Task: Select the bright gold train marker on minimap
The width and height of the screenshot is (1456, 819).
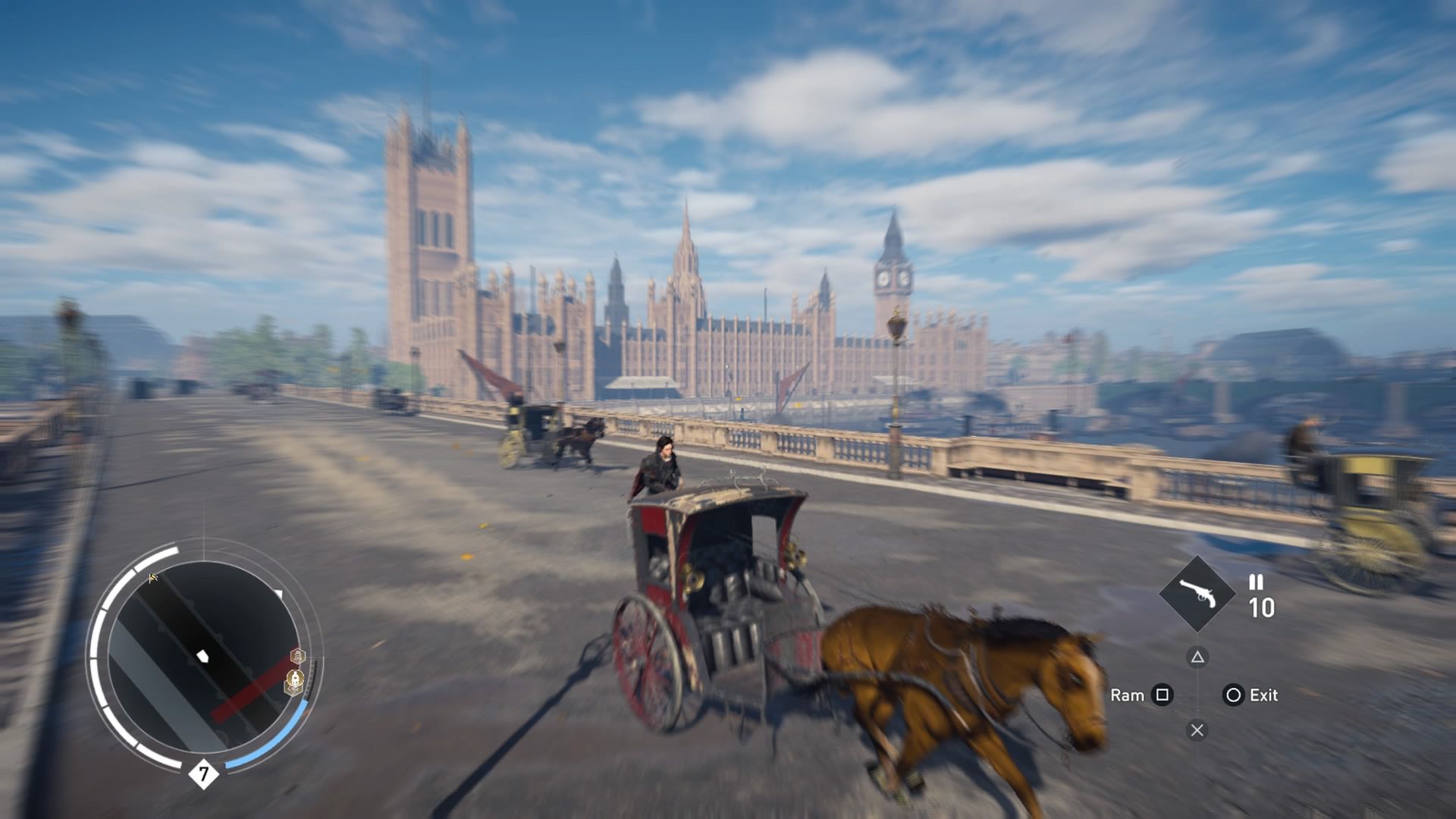Action: 294,679
